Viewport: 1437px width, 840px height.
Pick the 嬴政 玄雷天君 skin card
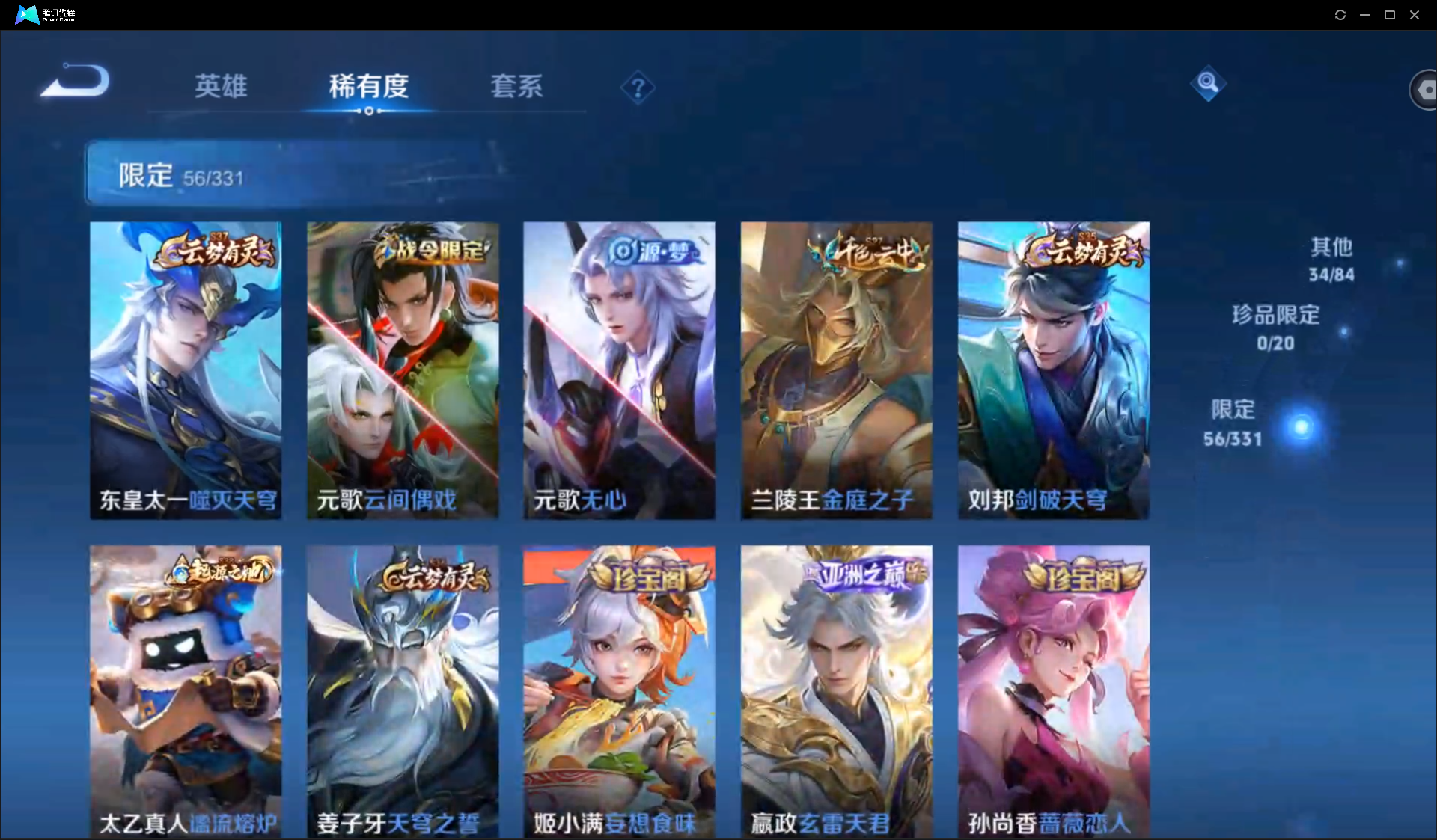pos(836,691)
